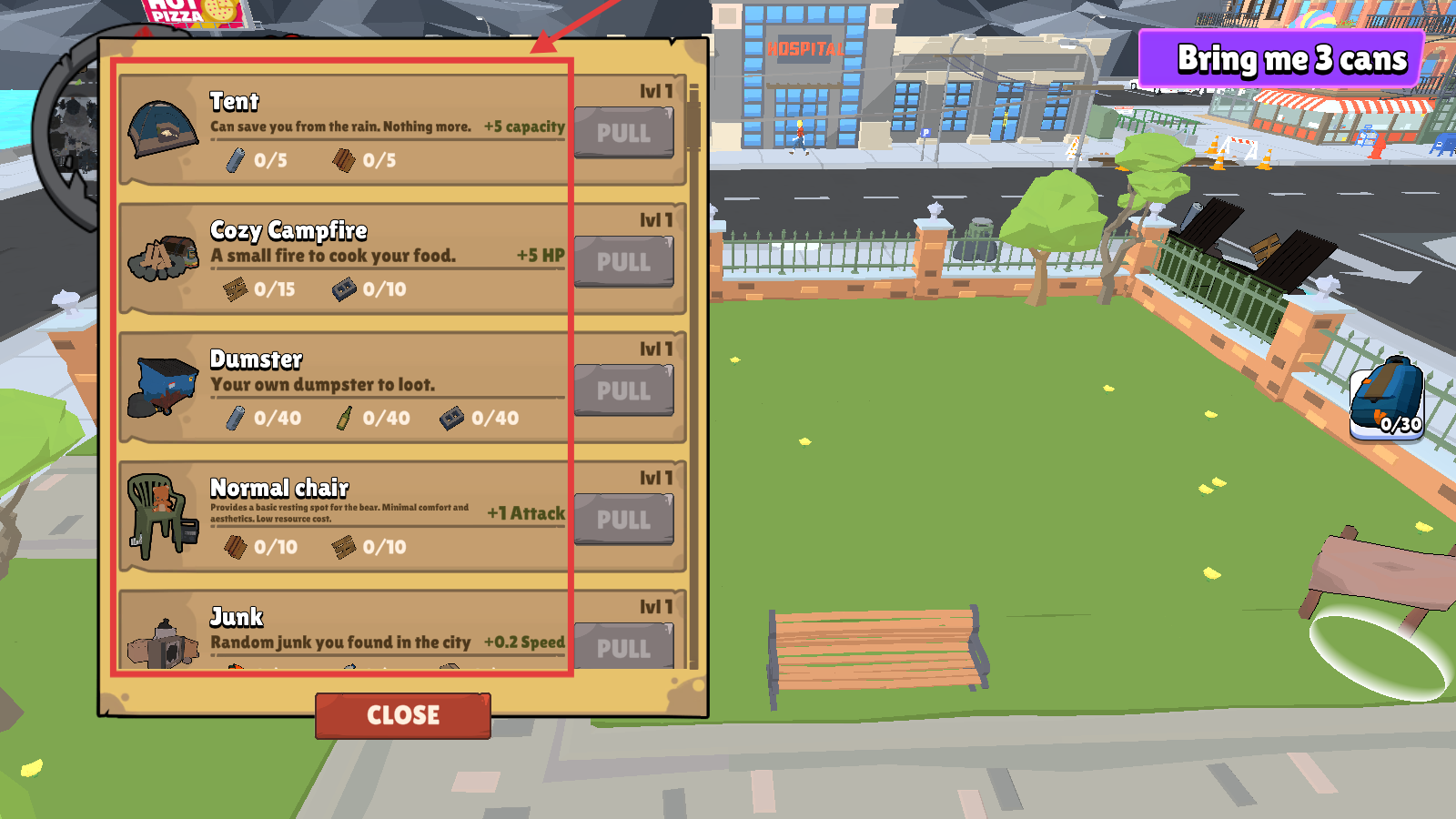The height and width of the screenshot is (819, 1456).
Task: Pull the Junk item
Action: pos(623,647)
